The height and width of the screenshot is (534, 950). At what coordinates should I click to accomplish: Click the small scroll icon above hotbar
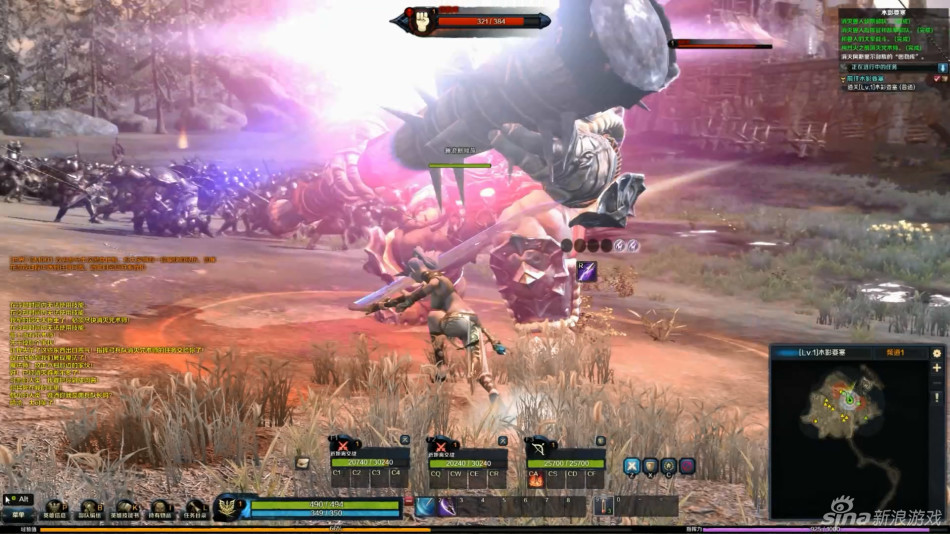[302, 463]
